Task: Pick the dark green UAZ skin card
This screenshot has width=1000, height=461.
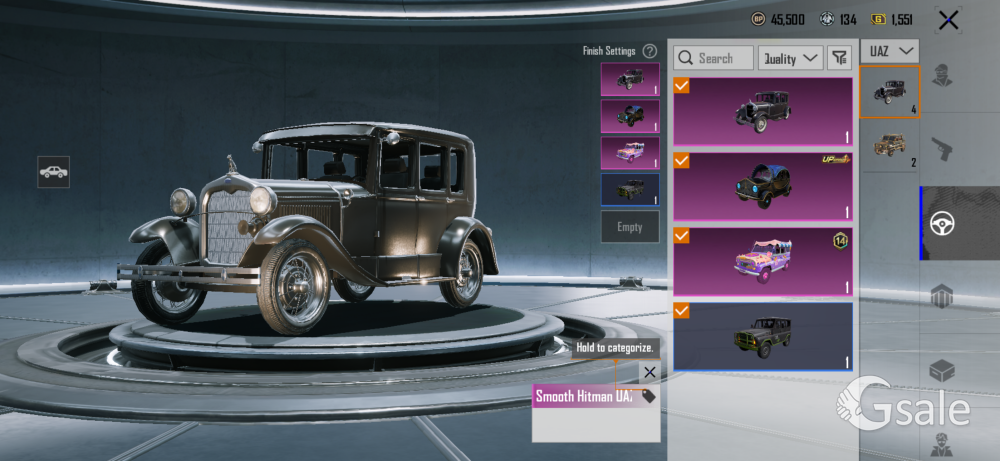Action: tap(763, 336)
